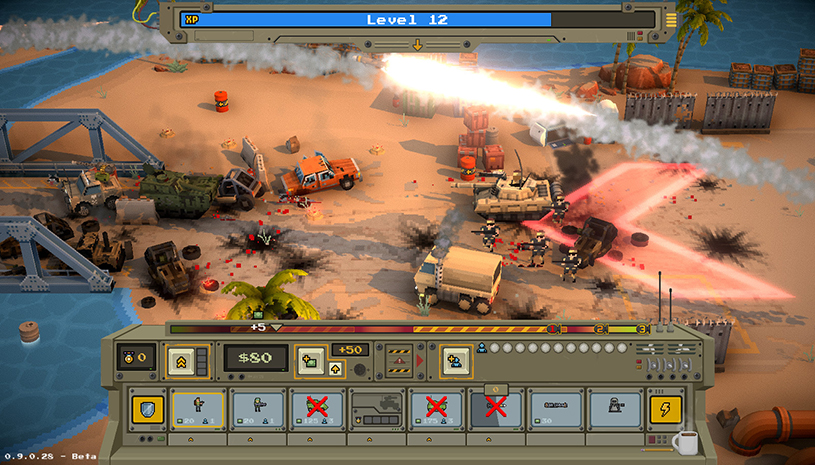Select the tank deployment slot
Image resolution: width=815 pixels, height=465 pixels.
376,410
